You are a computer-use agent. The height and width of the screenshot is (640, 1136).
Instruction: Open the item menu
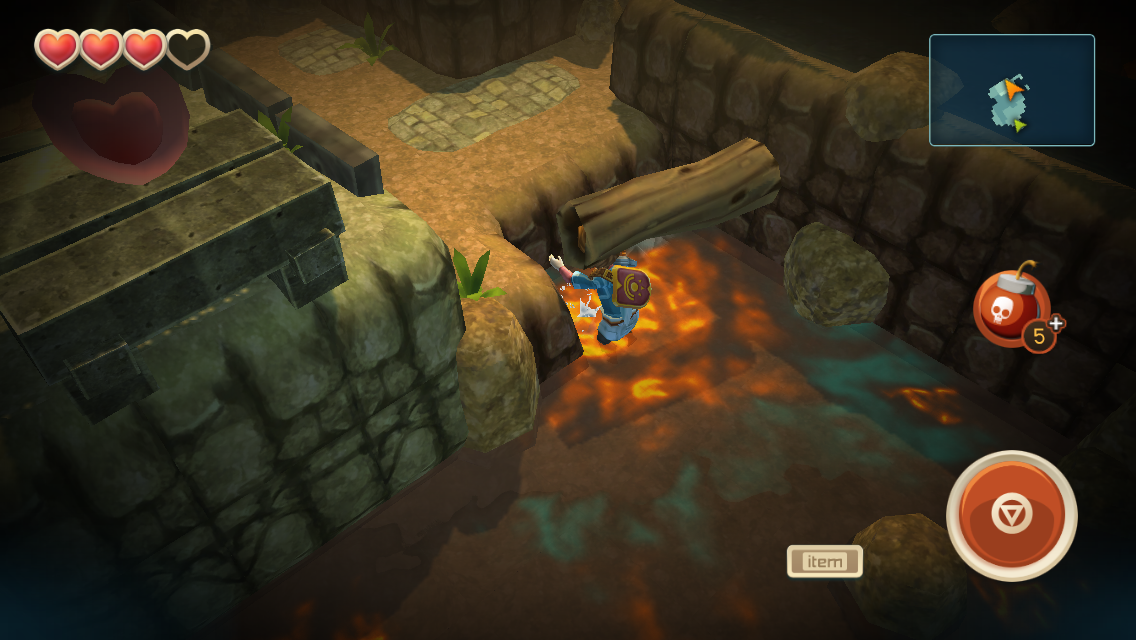[x=824, y=561]
